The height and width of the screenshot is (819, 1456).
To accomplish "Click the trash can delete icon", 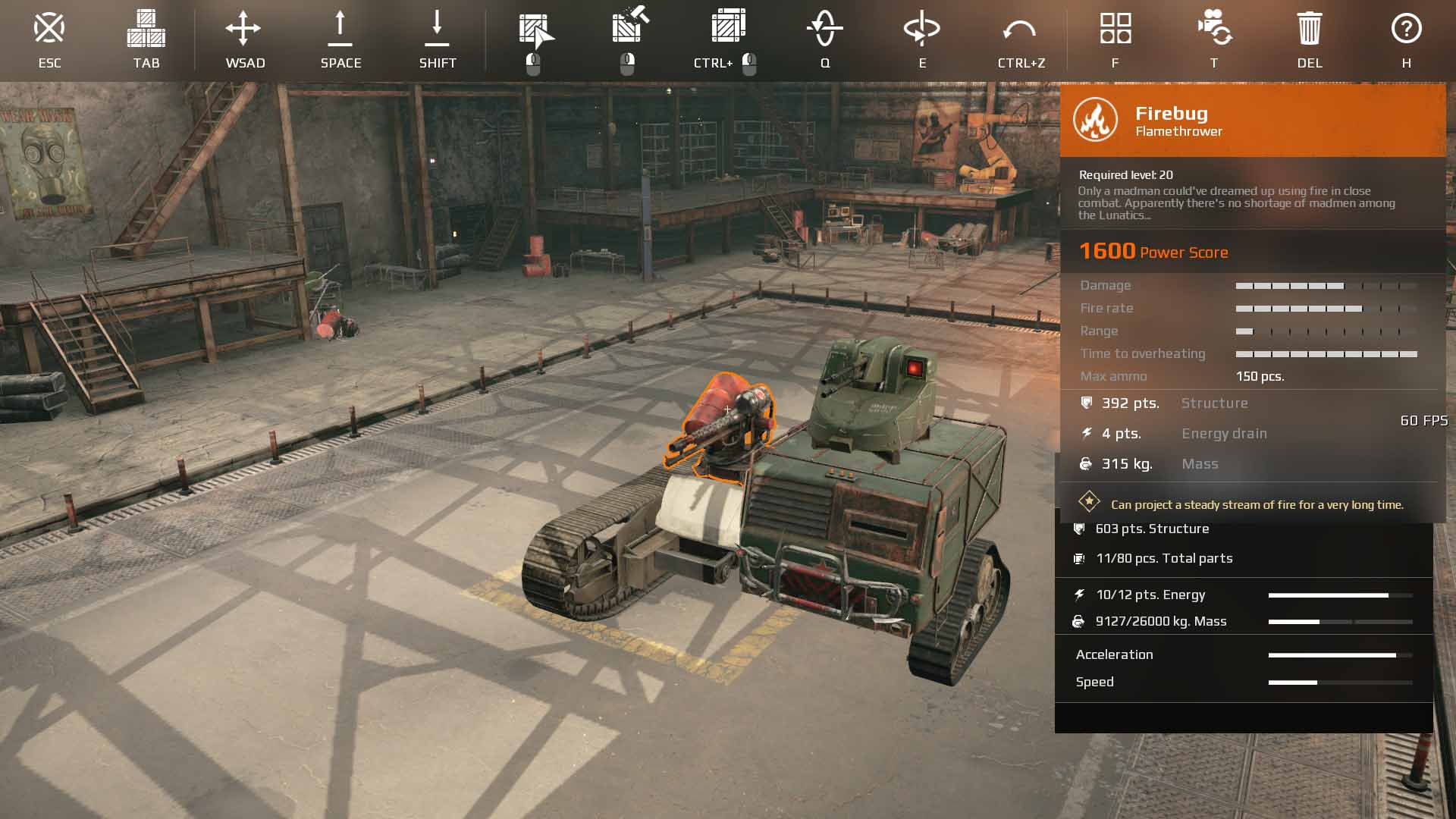I will click(1310, 29).
